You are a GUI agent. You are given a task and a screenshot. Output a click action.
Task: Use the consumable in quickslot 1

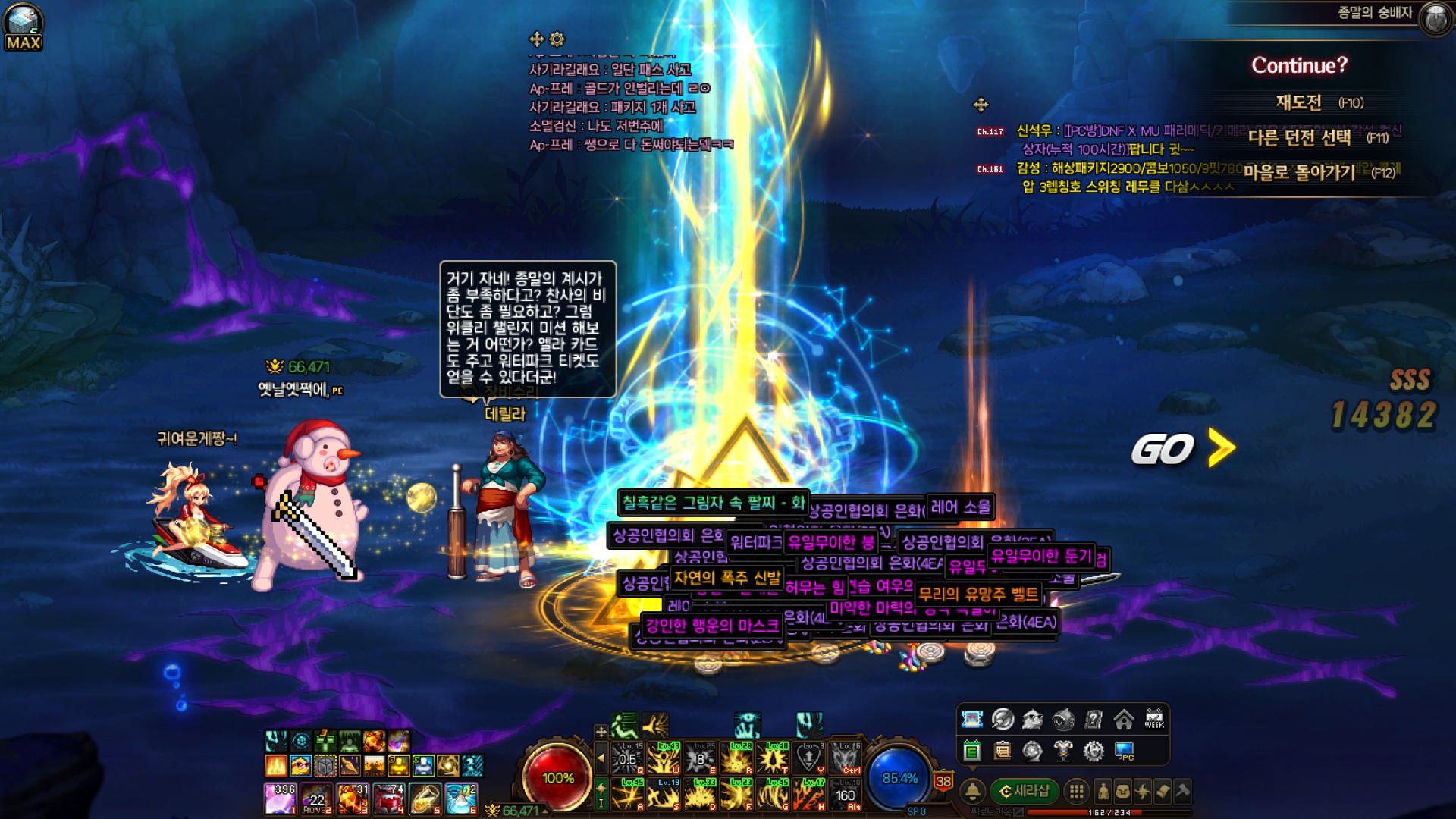[279, 799]
